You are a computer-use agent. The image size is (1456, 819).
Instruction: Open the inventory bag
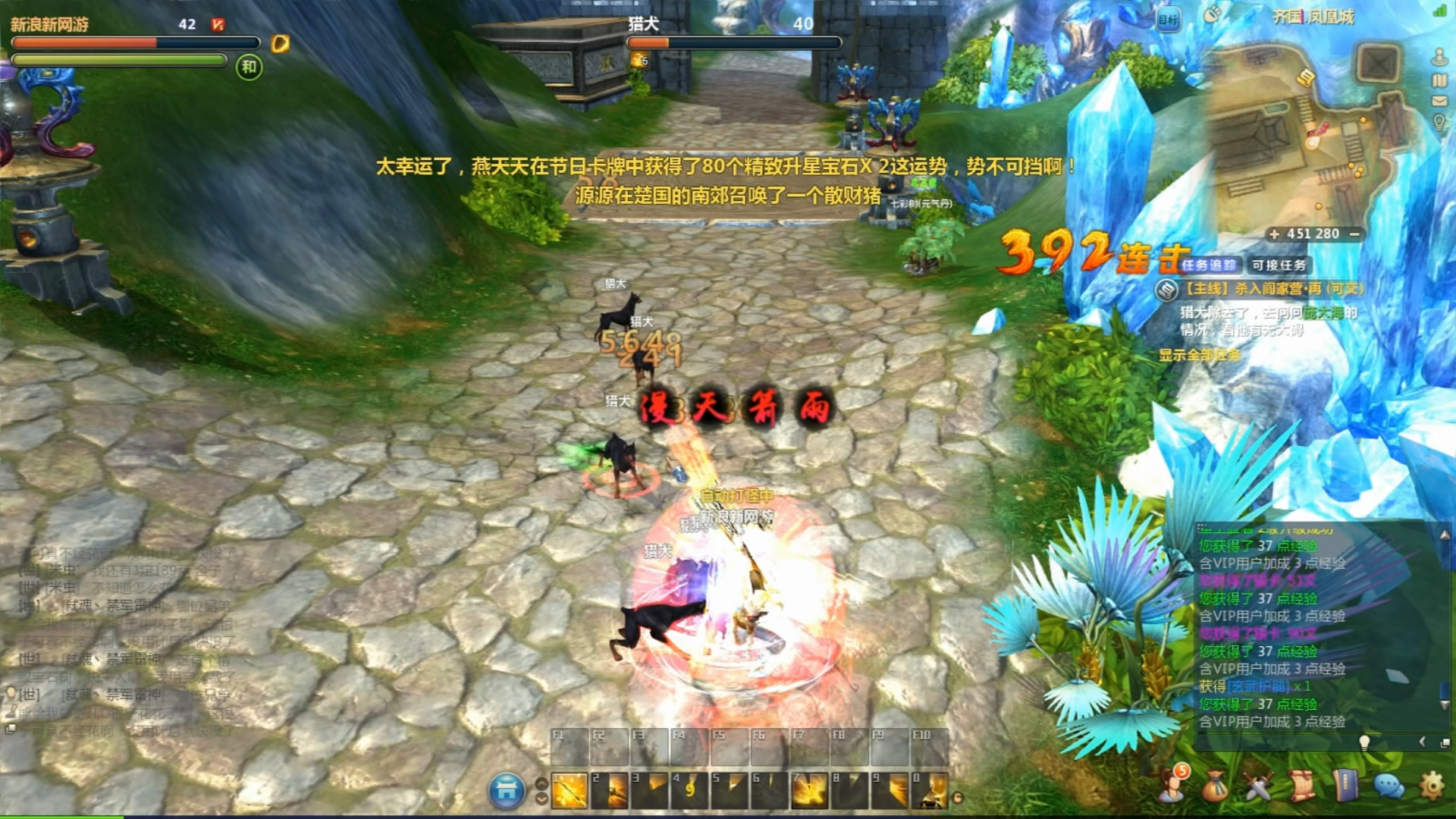pyautogui.click(x=1215, y=786)
